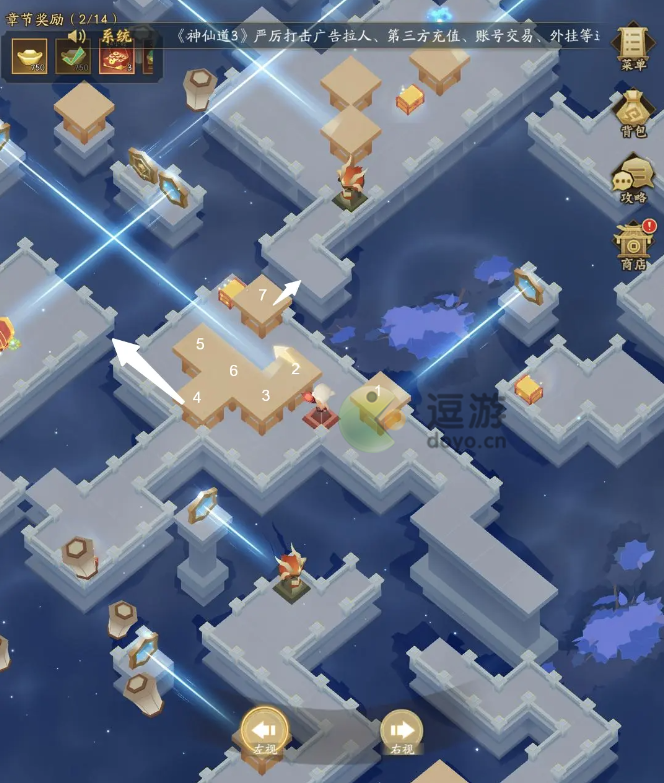Open the 商店 shop
This screenshot has height=783, width=664.
point(633,245)
